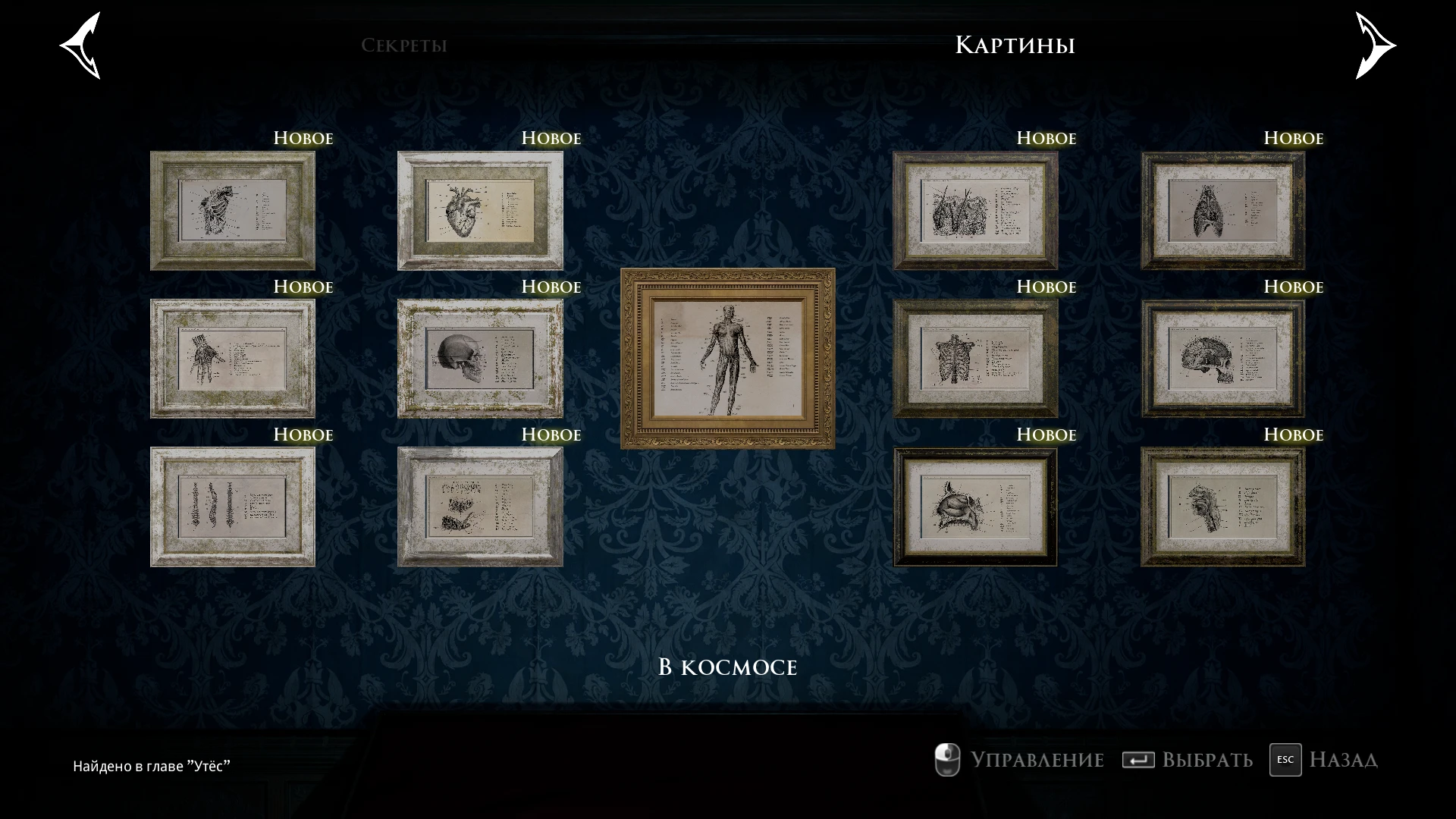Viewport: 1456px width, 819px height.
Task: Switch to the Секреты tab
Action: coord(405,45)
